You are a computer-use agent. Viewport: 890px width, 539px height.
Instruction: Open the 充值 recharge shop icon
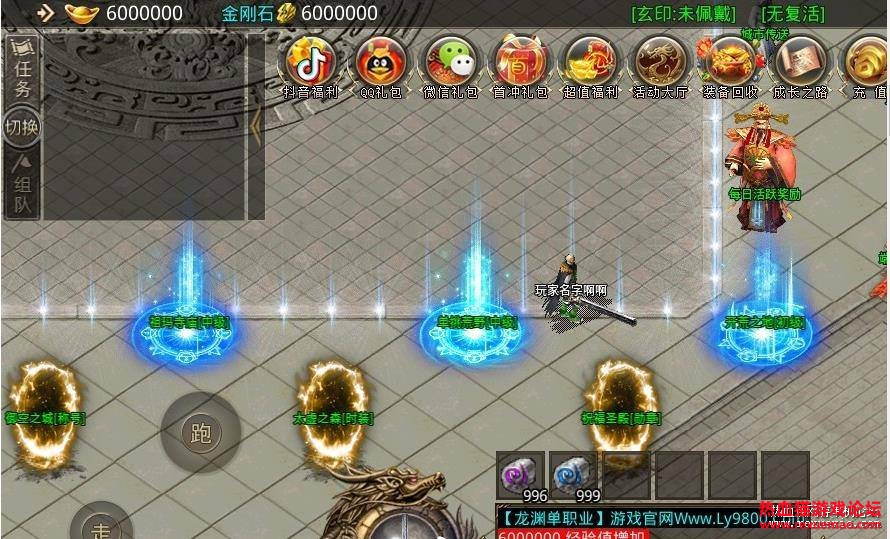tap(867, 62)
